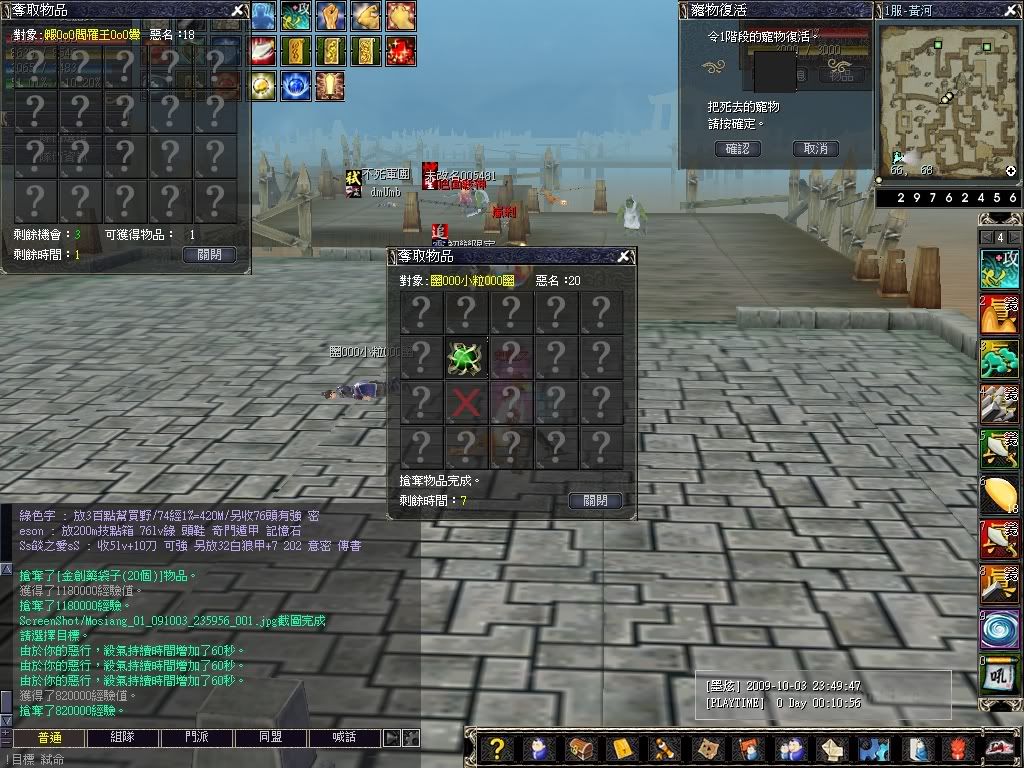Switch to the 組隊 chat tab
Viewport: 1024px width, 768px height.
coord(122,738)
